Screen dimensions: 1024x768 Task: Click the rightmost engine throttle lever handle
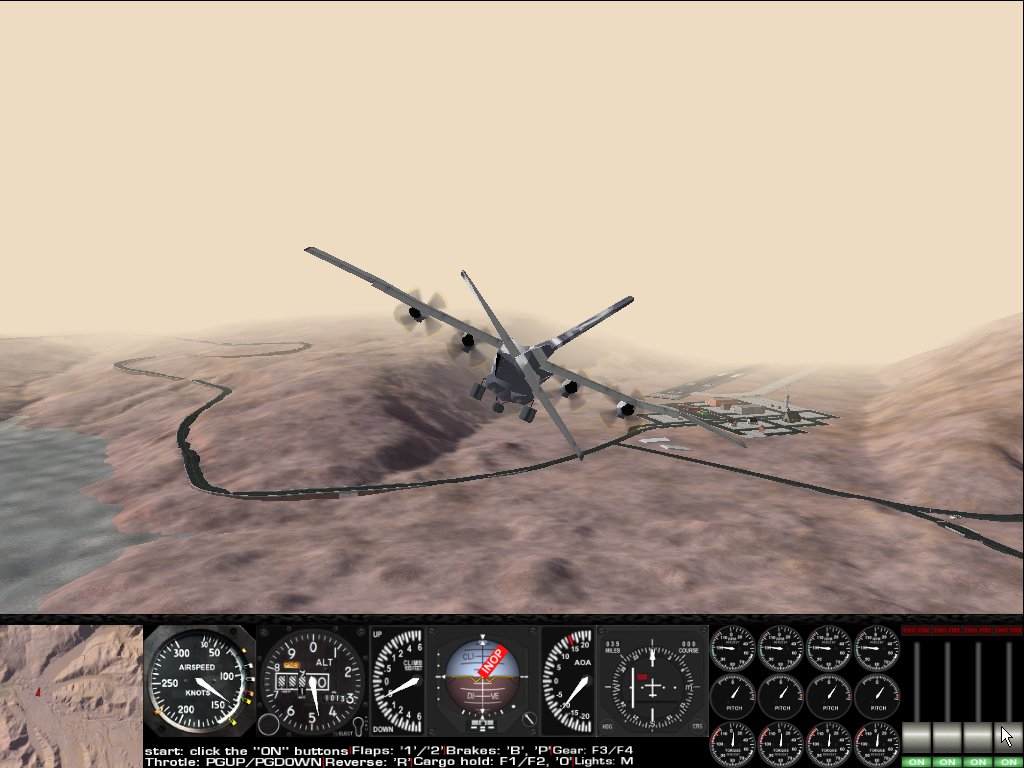[1008, 737]
